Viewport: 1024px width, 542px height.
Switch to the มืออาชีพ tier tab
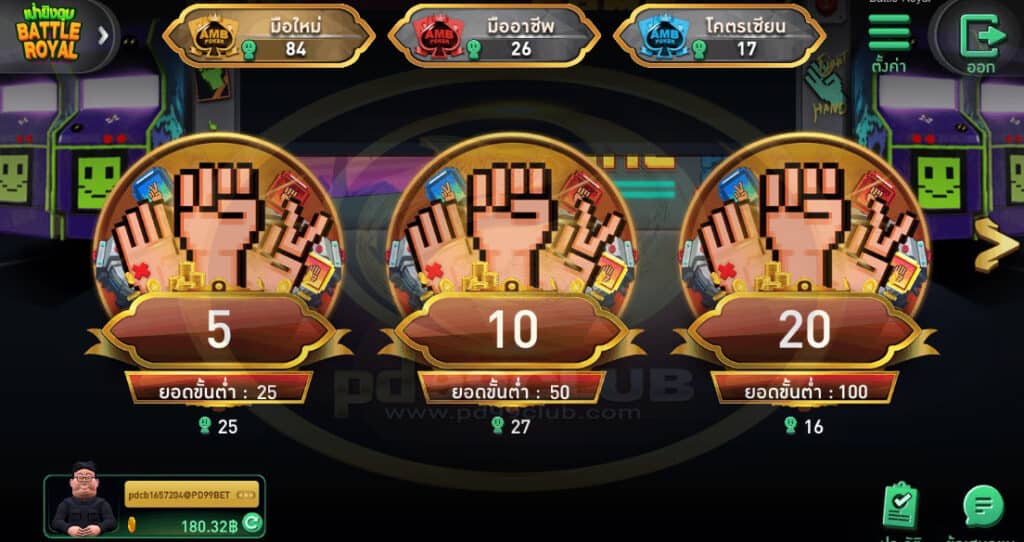coord(493,36)
